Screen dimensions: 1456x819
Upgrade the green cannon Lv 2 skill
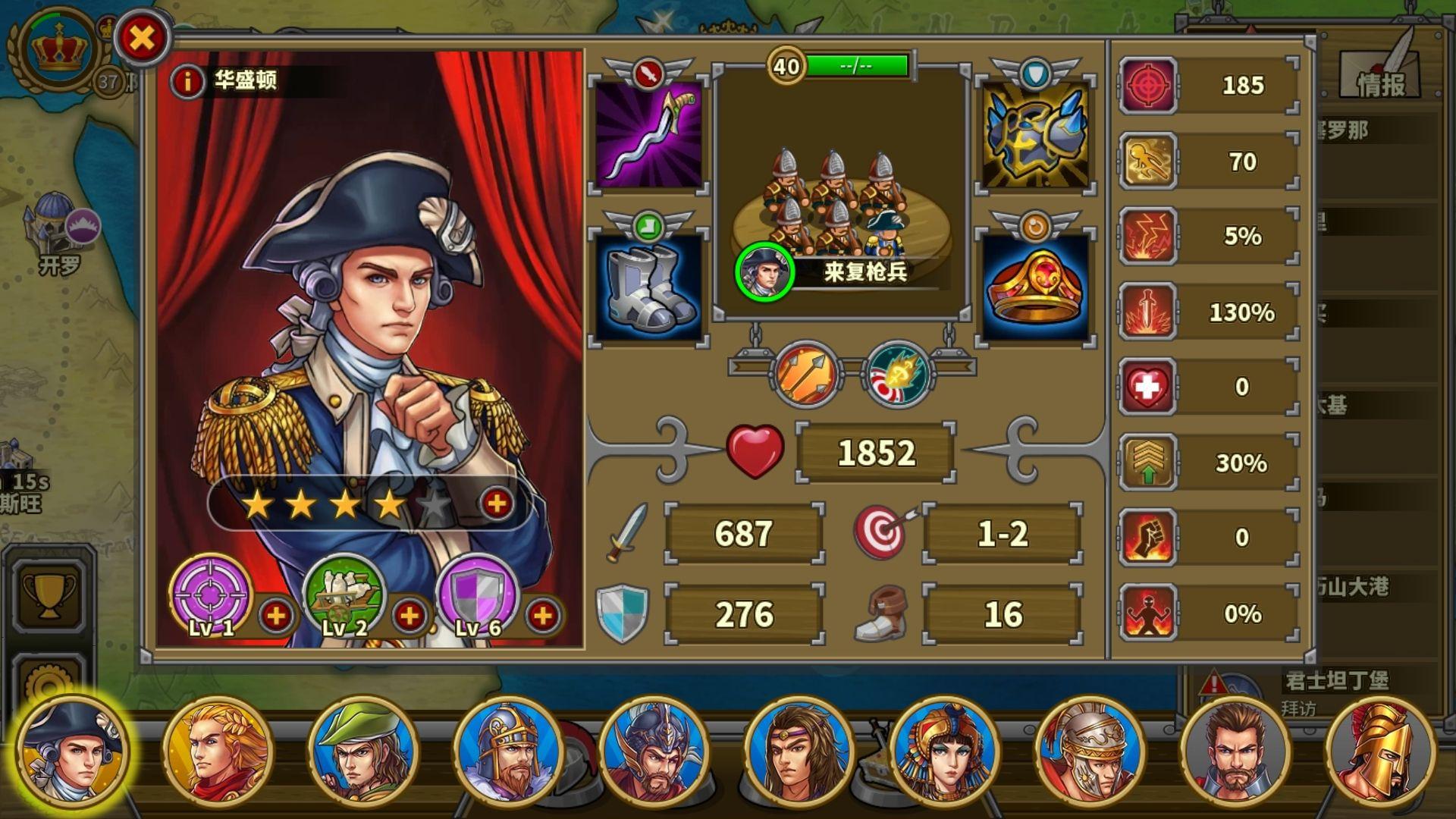point(409,616)
